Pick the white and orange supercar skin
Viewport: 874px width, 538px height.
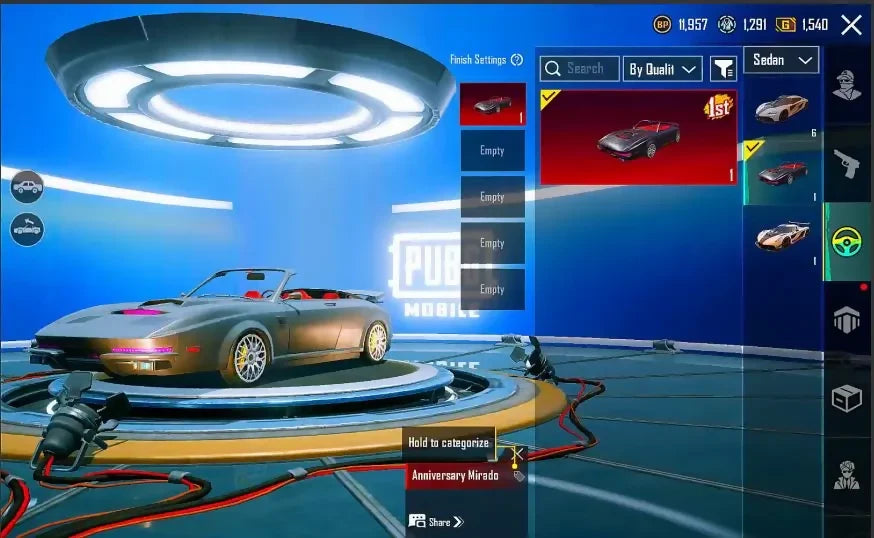pos(782,237)
